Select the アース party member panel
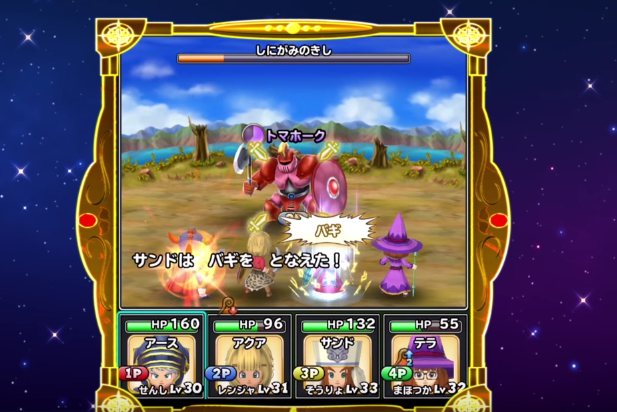617x412 pixels. [x=162, y=353]
